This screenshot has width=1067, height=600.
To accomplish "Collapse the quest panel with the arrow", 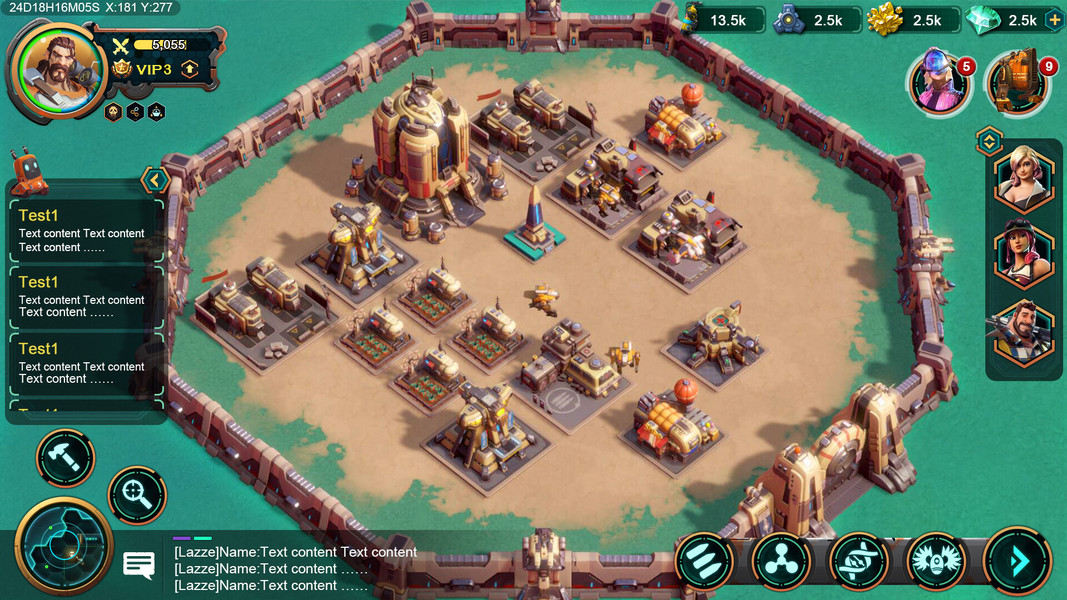I will [x=155, y=180].
